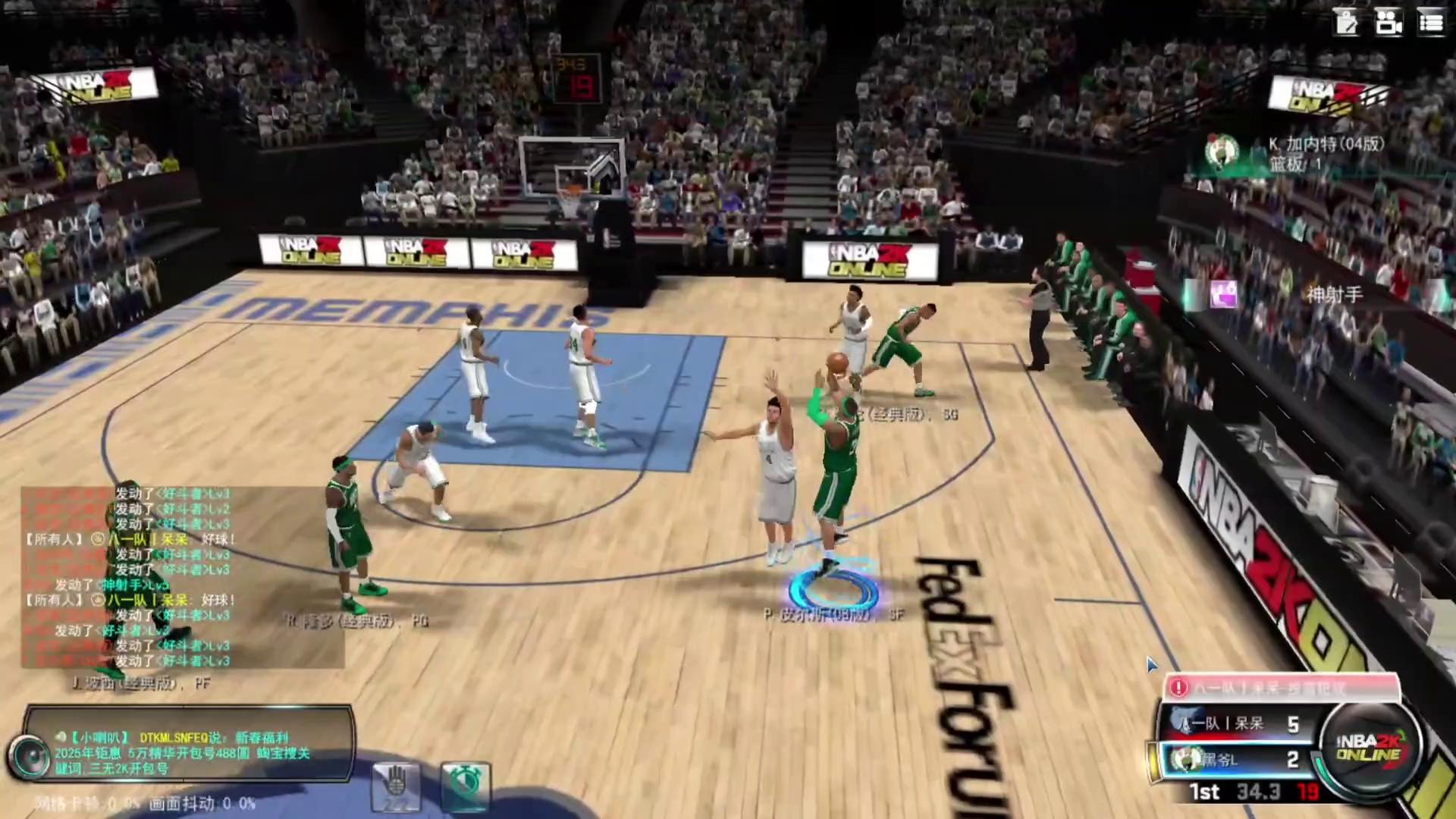
Task: Click the speaker horn button
Action: click(x=30, y=755)
